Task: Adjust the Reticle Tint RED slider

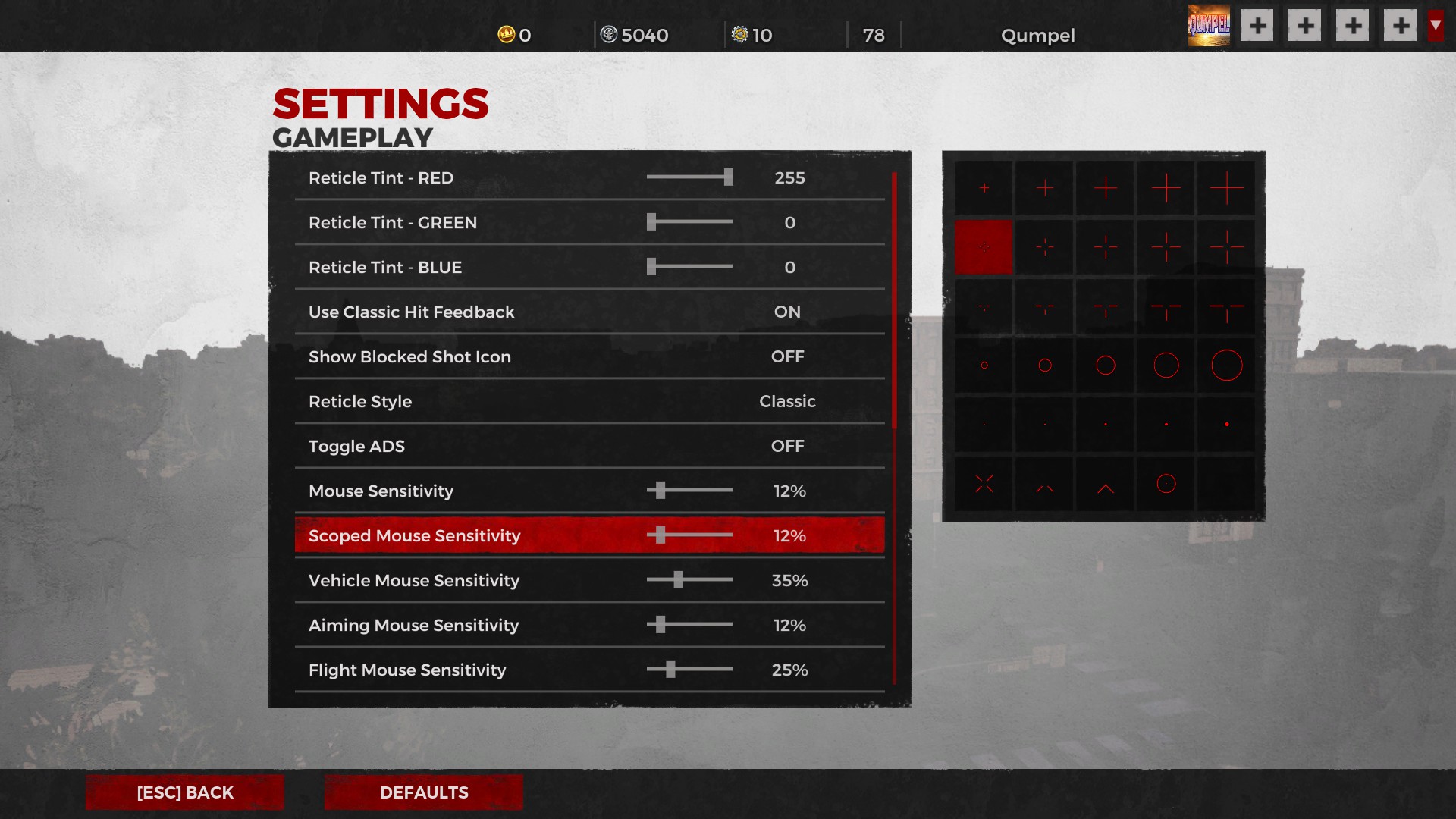Action: pos(728,177)
